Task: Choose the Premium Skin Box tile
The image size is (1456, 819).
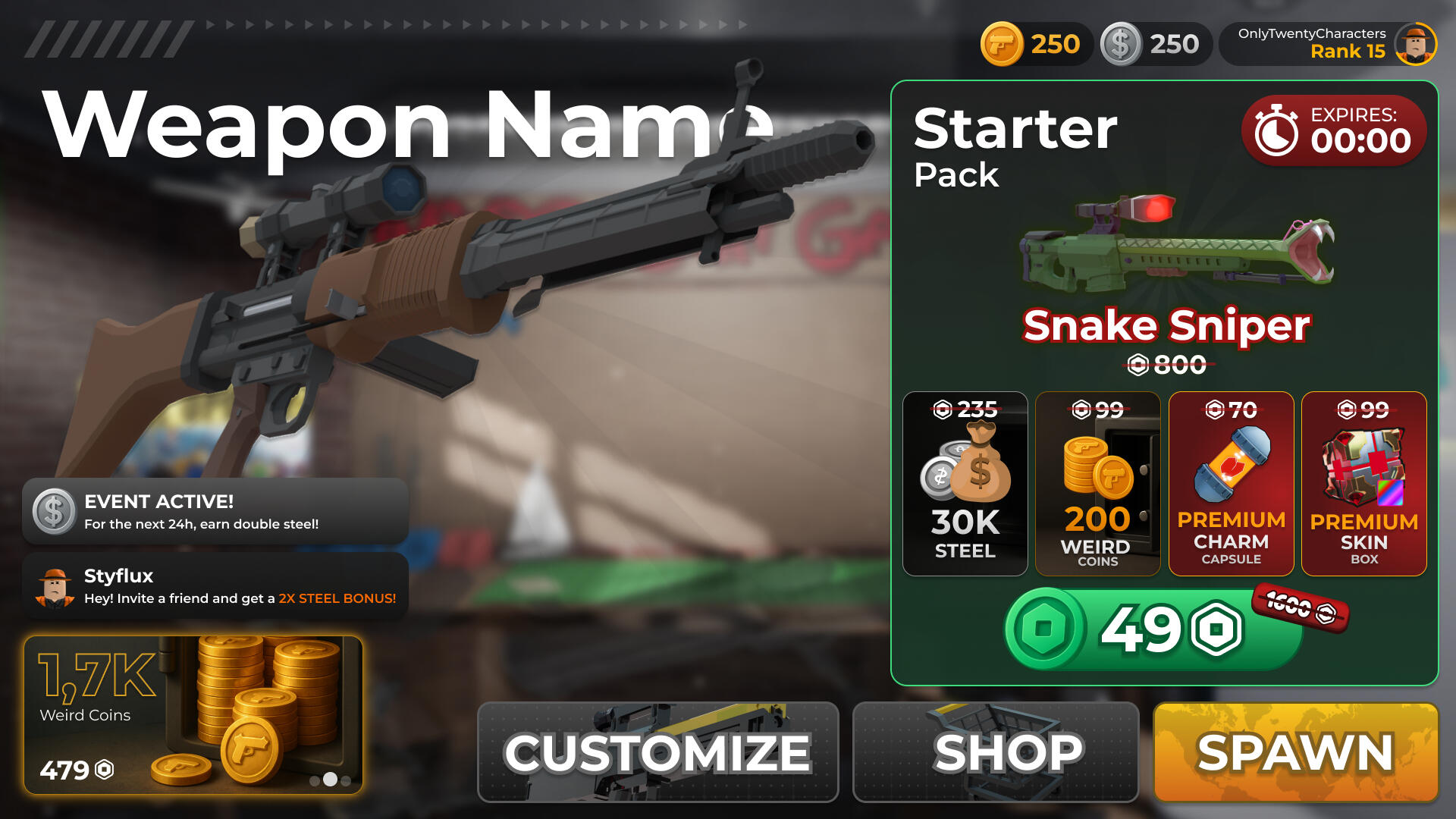Action: point(1363,484)
